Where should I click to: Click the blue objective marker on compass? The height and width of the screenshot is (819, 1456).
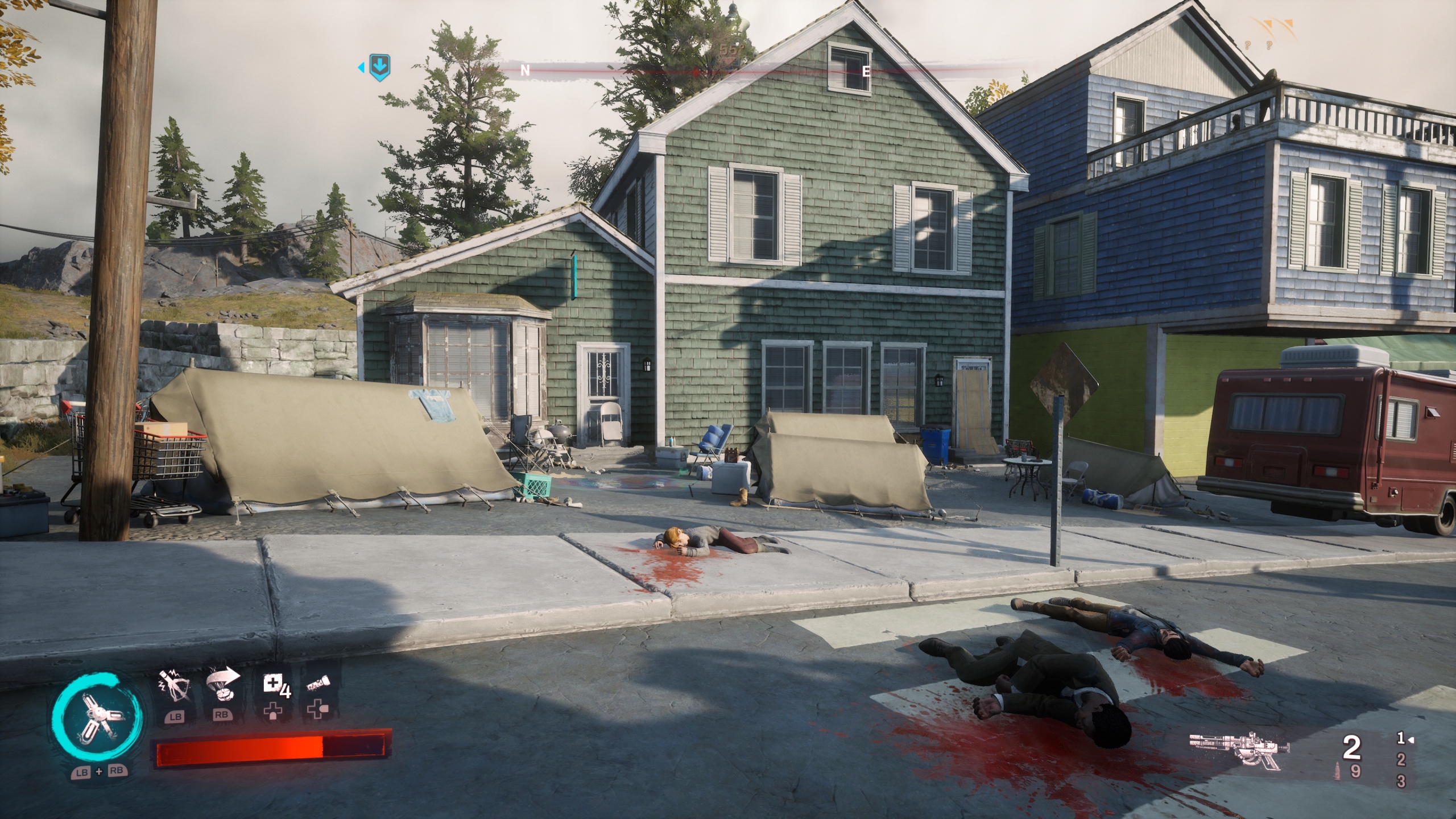click(379, 68)
